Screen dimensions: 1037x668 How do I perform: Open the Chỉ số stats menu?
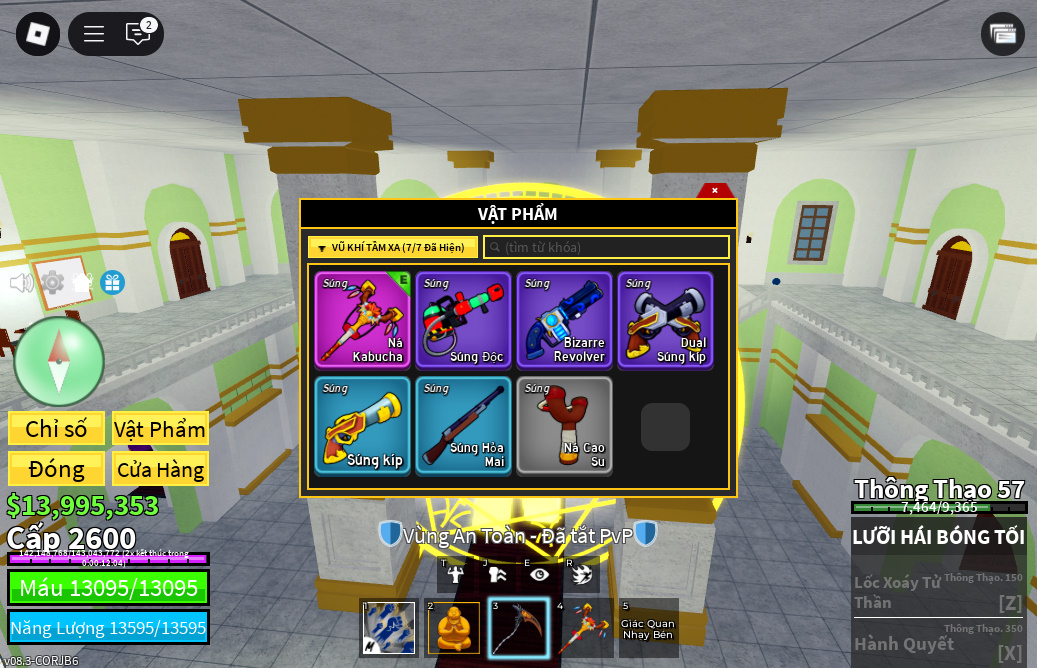pyautogui.click(x=56, y=429)
